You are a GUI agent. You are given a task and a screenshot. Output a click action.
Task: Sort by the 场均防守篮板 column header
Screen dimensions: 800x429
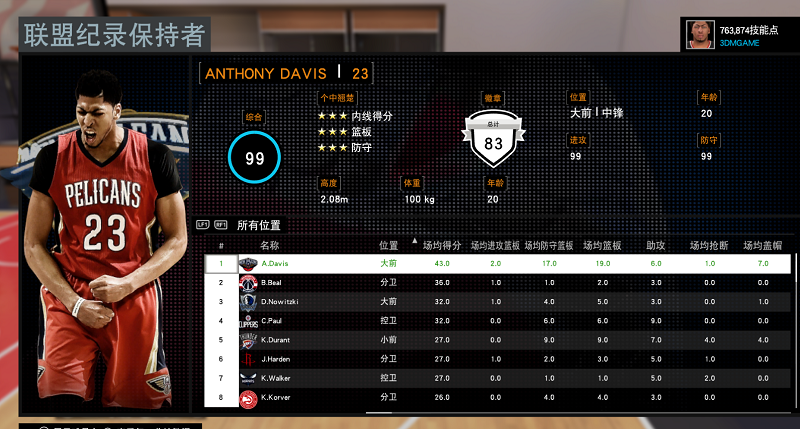click(x=550, y=244)
